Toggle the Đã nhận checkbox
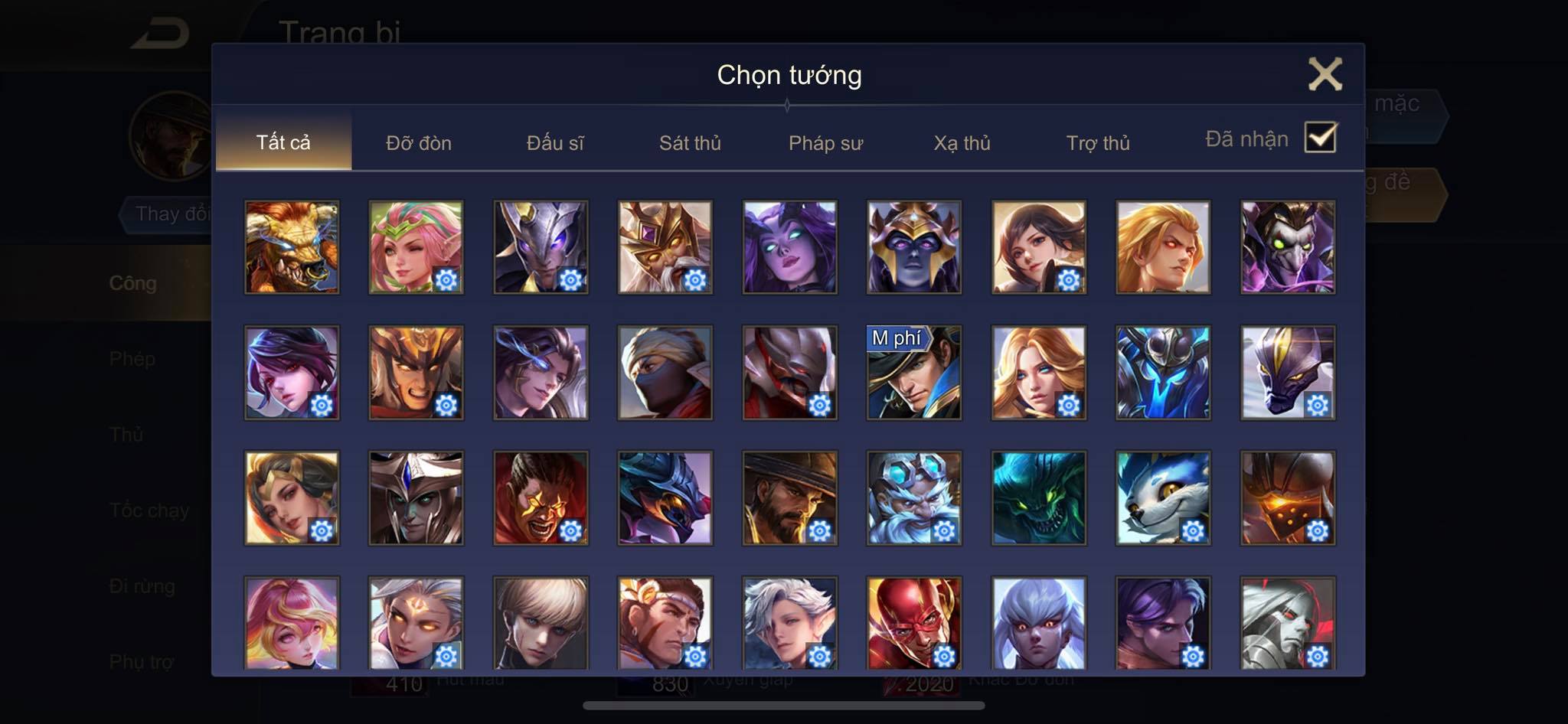This screenshot has height=724, width=1568. click(x=1320, y=138)
